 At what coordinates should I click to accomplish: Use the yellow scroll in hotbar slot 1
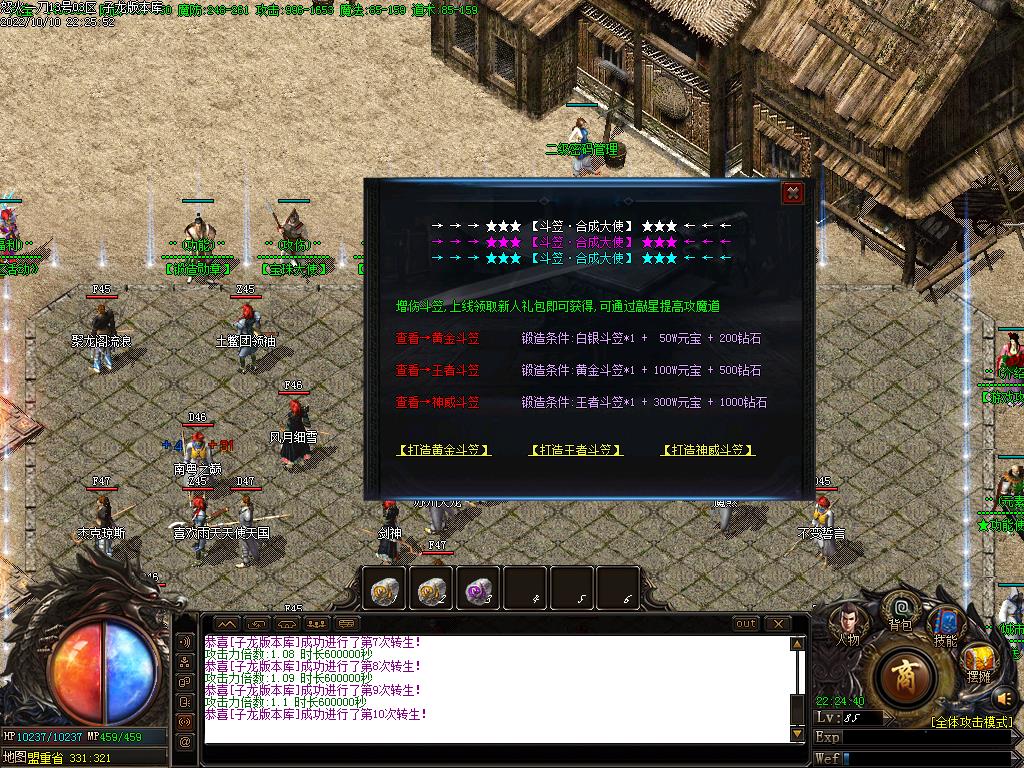click(383, 589)
